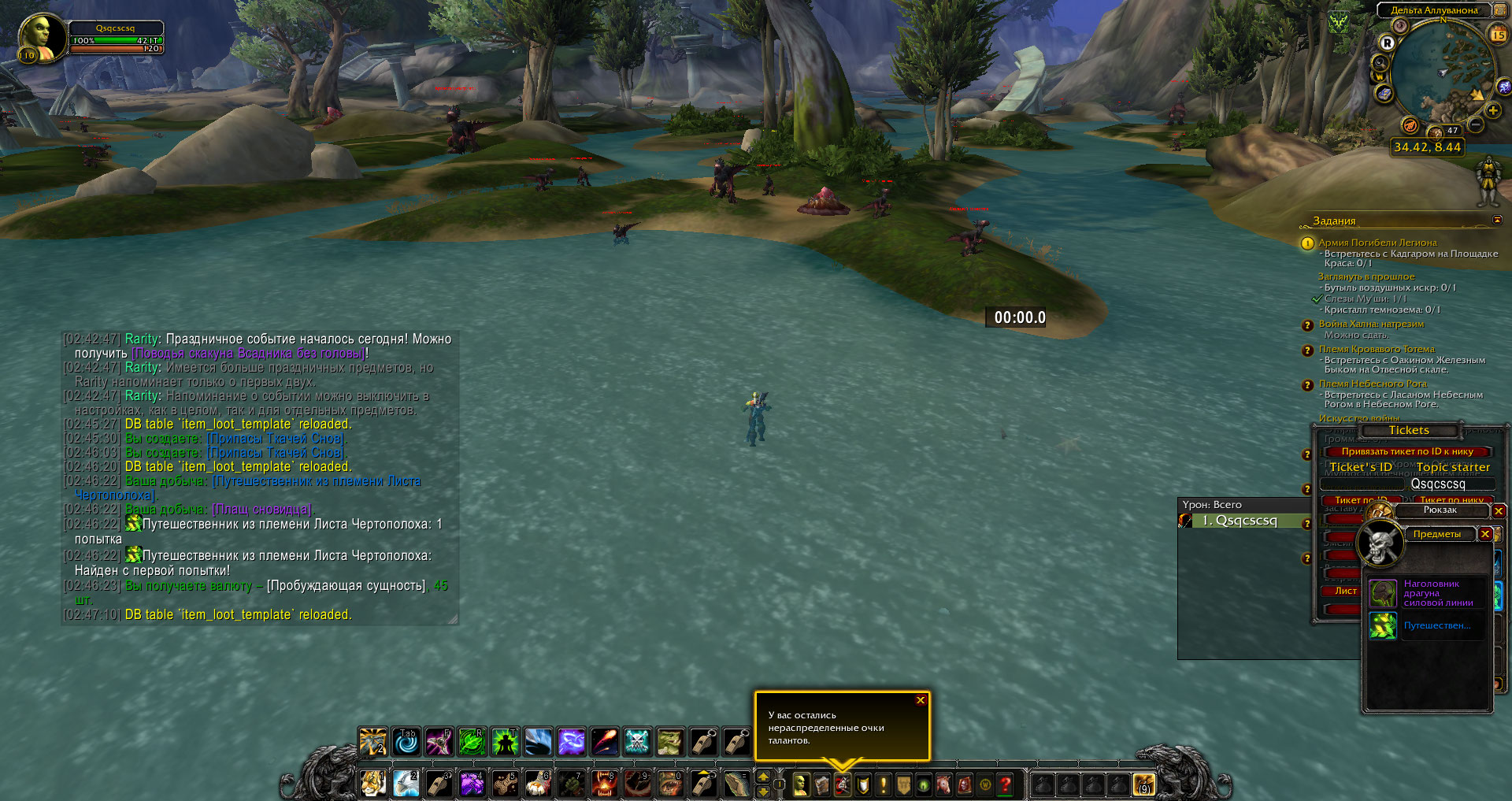This screenshot has height=801, width=1512.
Task: Zoom out the minimap with minus button
Action: pos(1476,124)
